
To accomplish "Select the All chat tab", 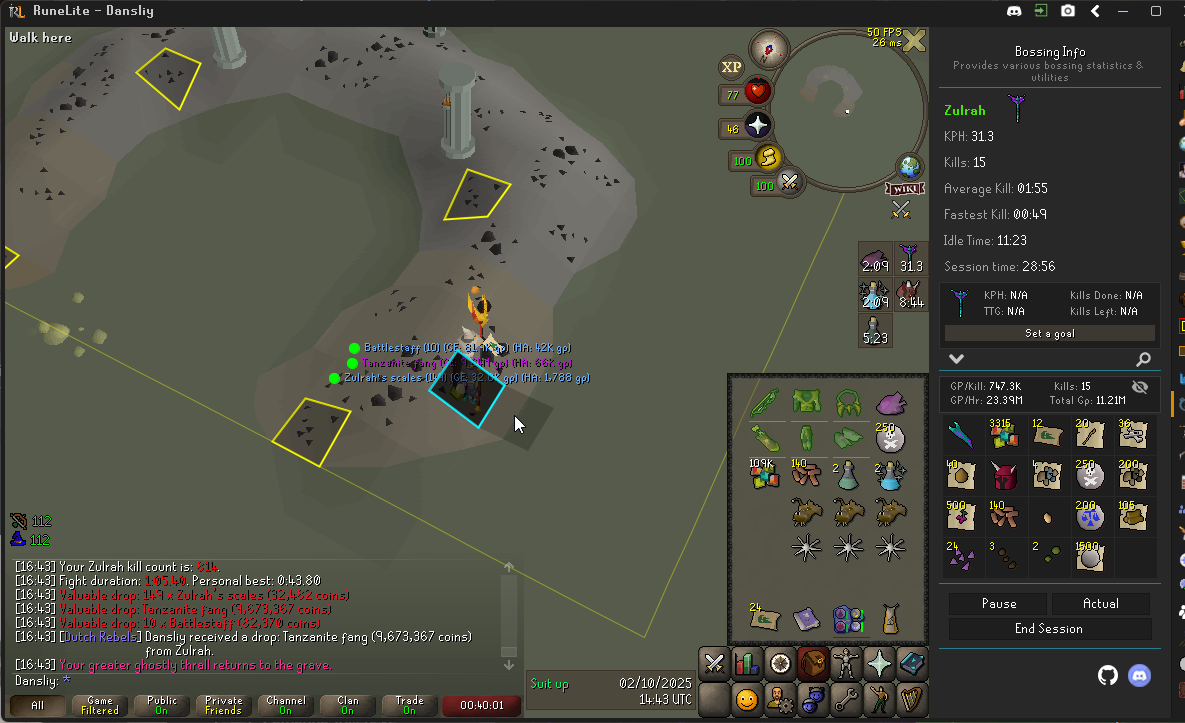I will point(38,706).
